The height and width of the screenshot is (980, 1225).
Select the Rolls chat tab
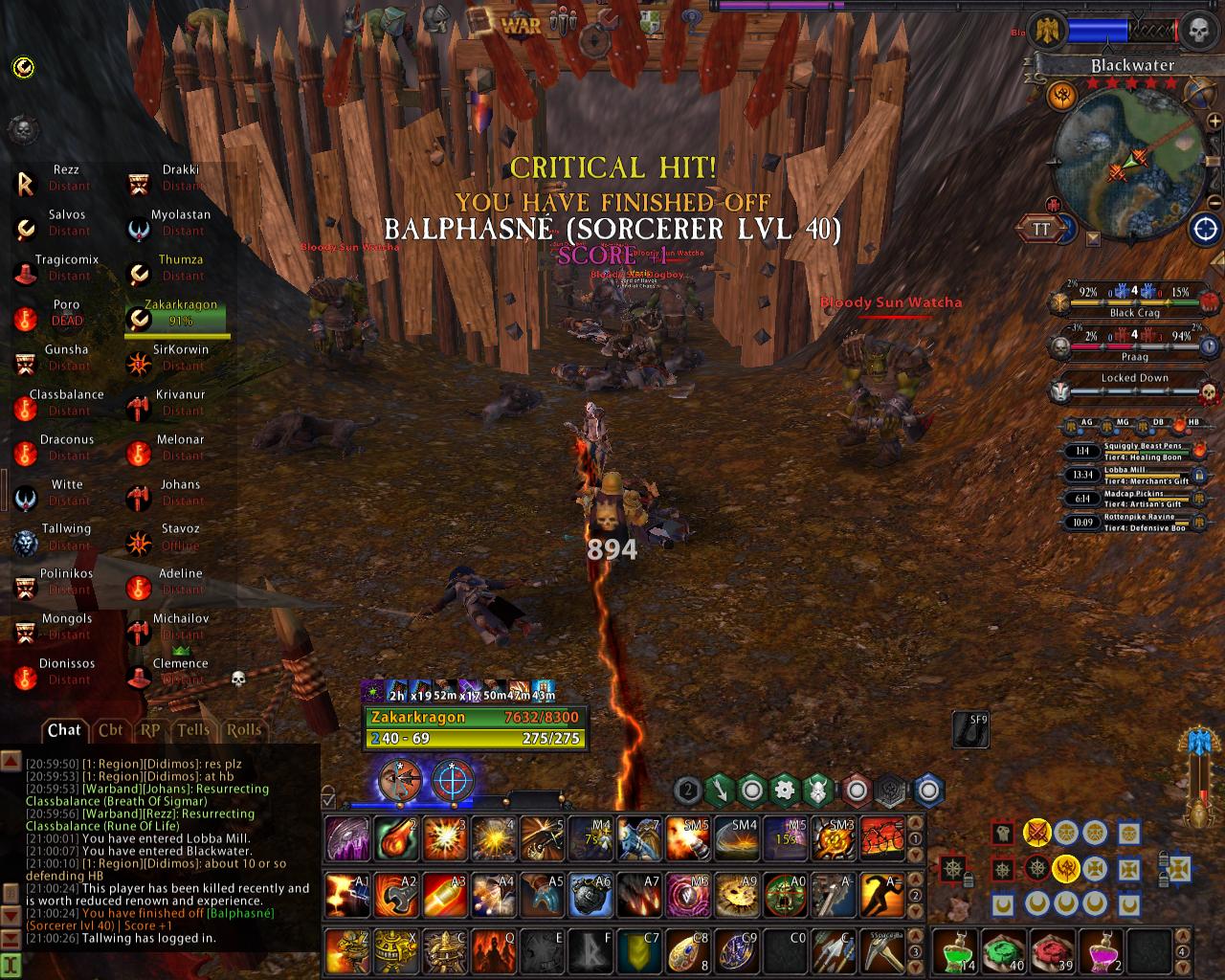click(x=243, y=730)
